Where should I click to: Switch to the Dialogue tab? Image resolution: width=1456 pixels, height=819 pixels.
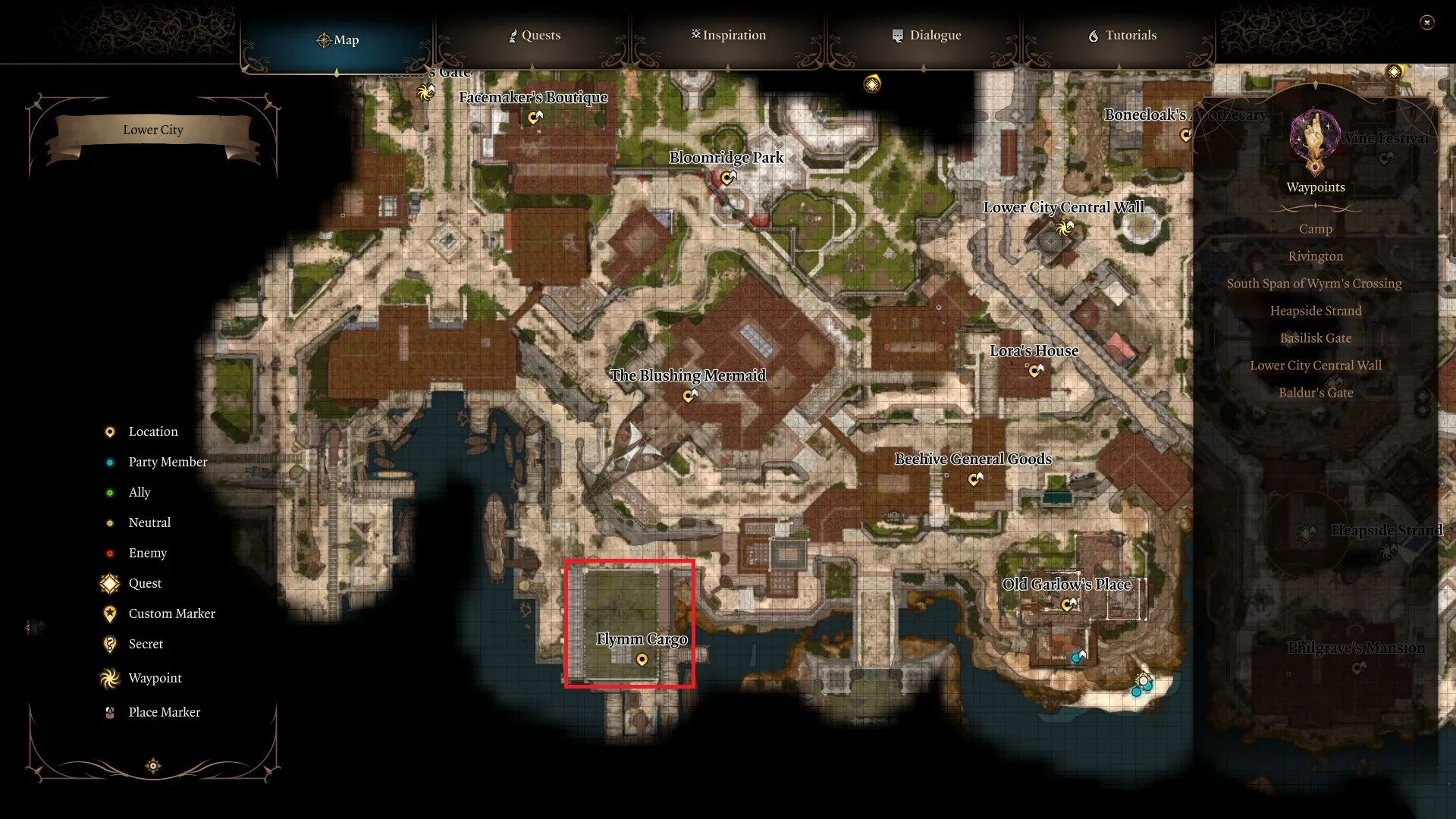pos(926,35)
